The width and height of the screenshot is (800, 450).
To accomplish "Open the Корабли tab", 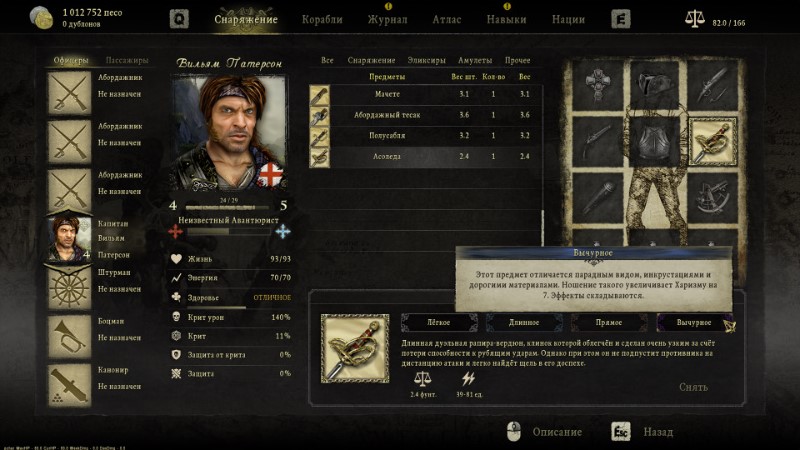I will tap(321, 19).
